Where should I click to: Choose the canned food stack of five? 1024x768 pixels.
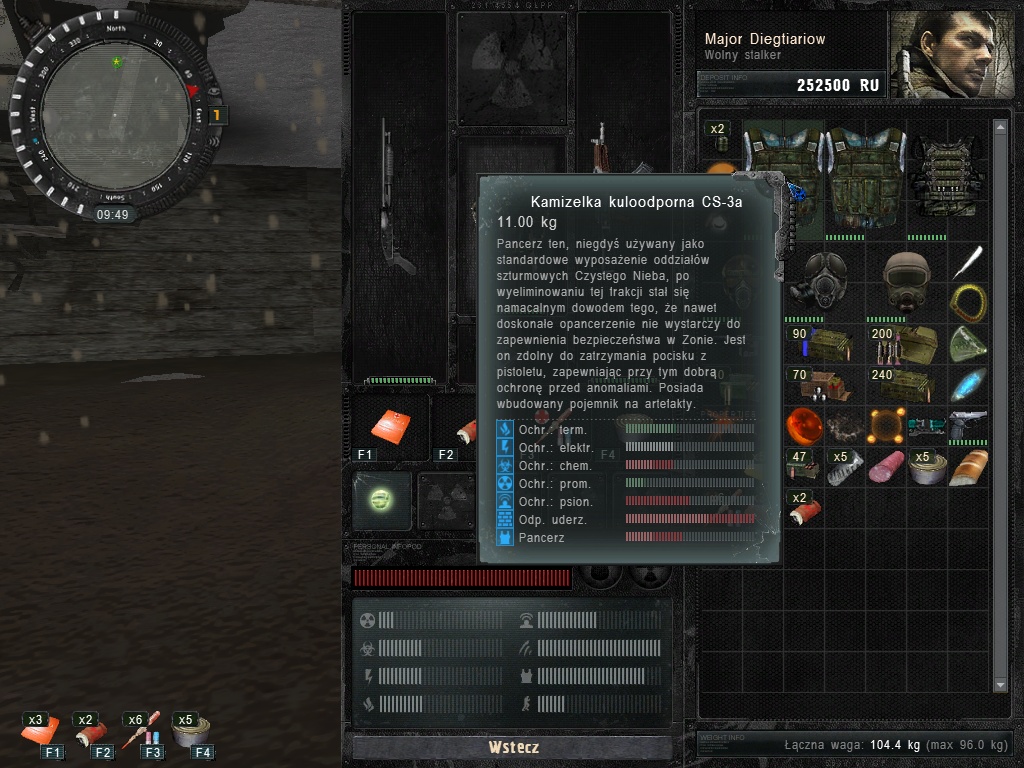point(927,466)
